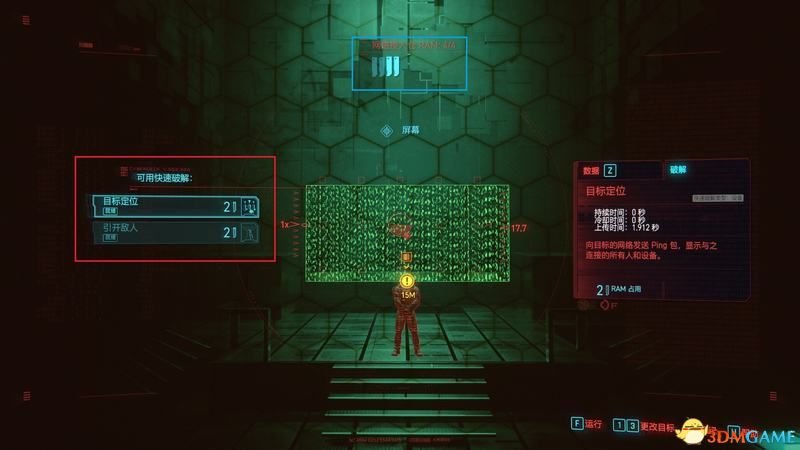Screen dimensions: 800x450
Task: Choose the 引开敌人 quickhack
Action: [175, 232]
